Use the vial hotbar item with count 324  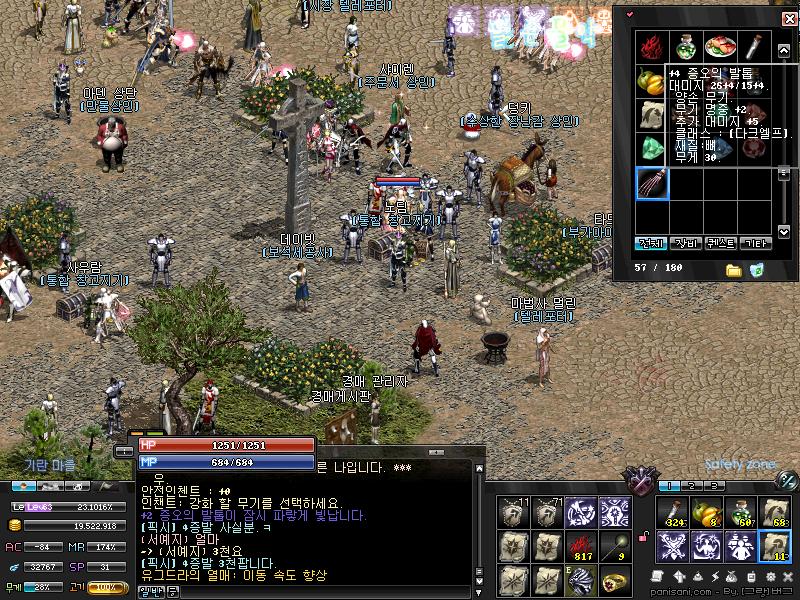click(672, 511)
